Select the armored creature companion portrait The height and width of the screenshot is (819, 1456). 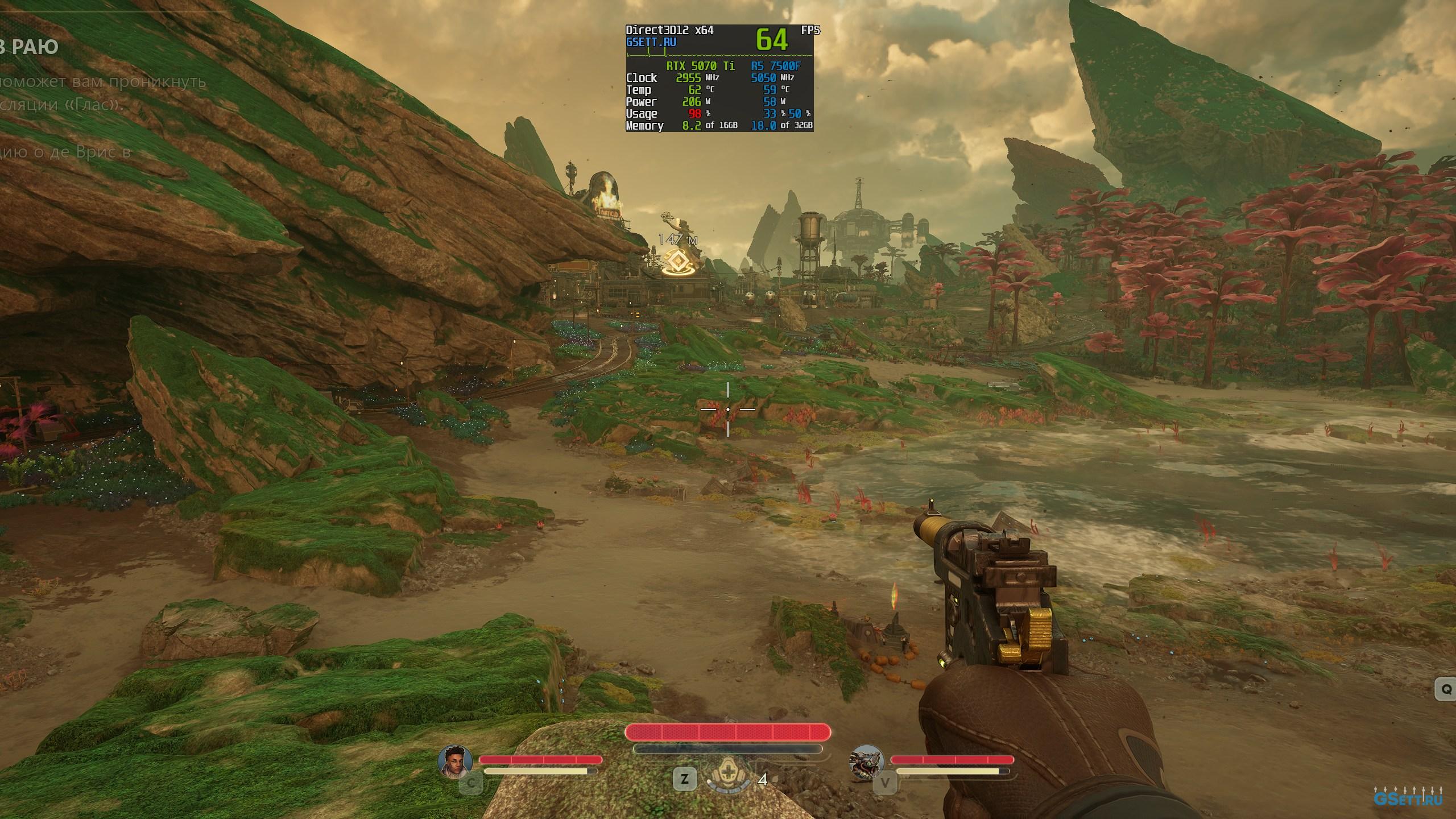865,761
